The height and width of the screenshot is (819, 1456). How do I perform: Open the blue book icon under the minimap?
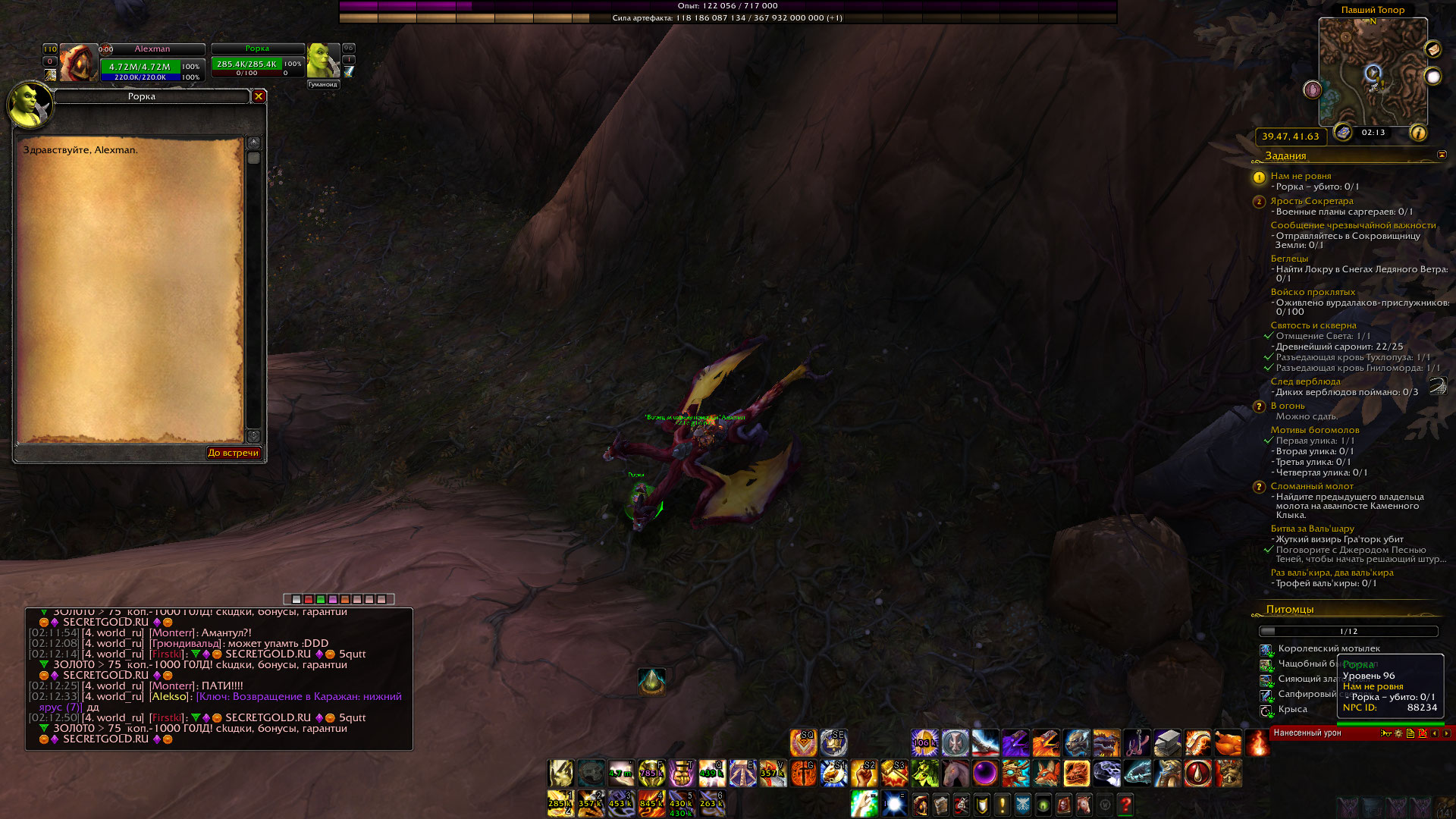[1343, 132]
